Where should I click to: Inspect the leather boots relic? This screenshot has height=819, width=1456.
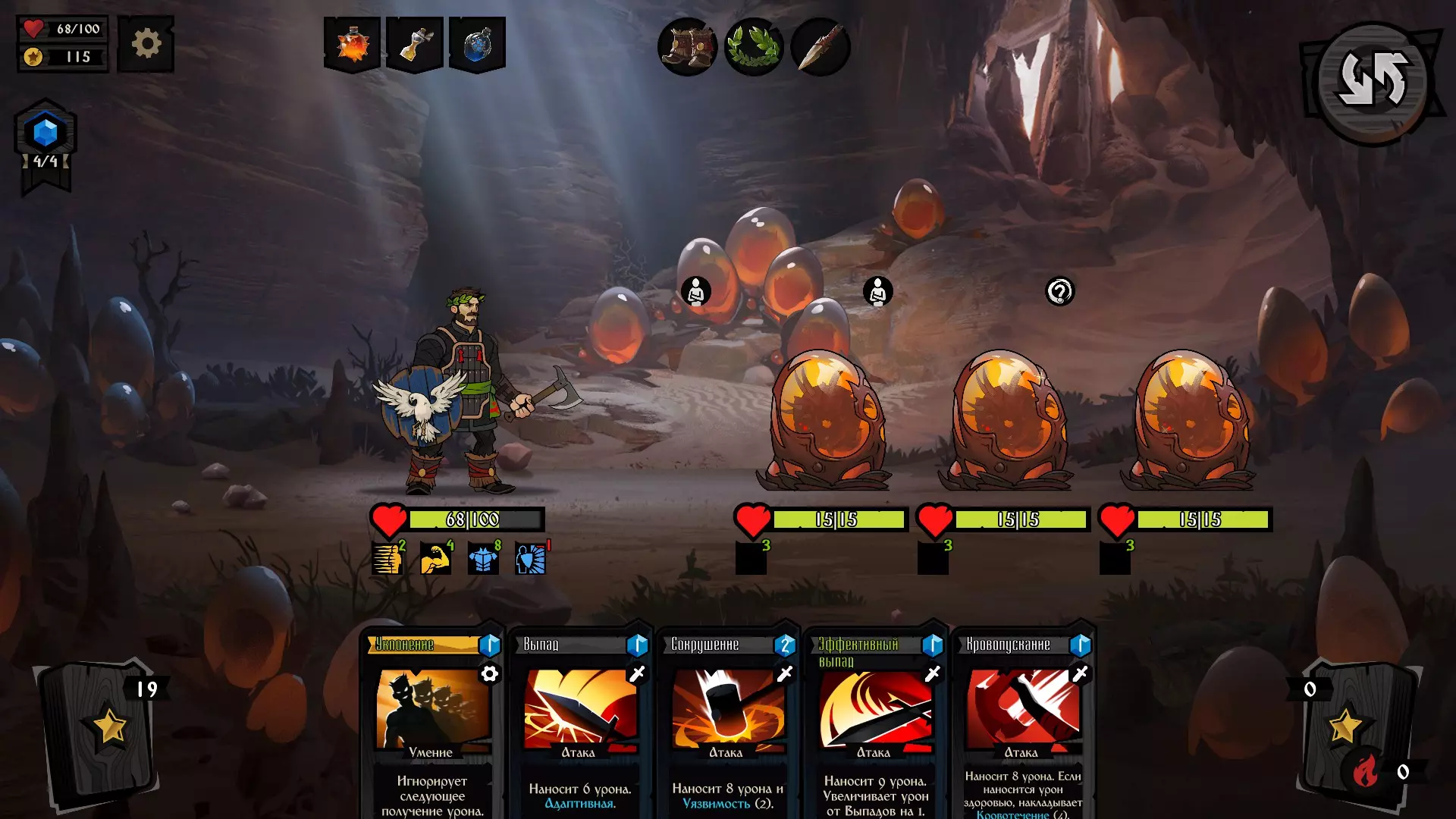pyautogui.click(x=687, y=47)
